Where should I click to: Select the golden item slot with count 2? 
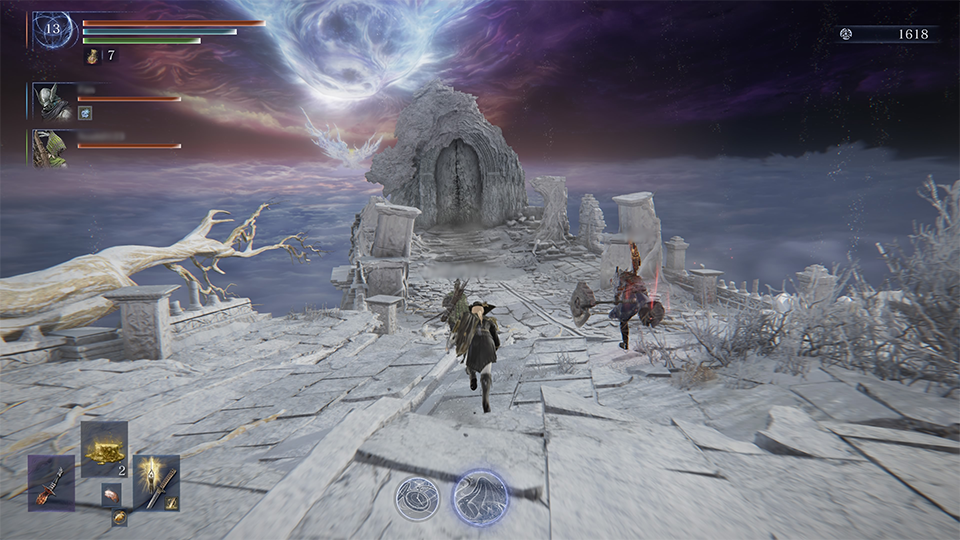[x=104, y=448]
